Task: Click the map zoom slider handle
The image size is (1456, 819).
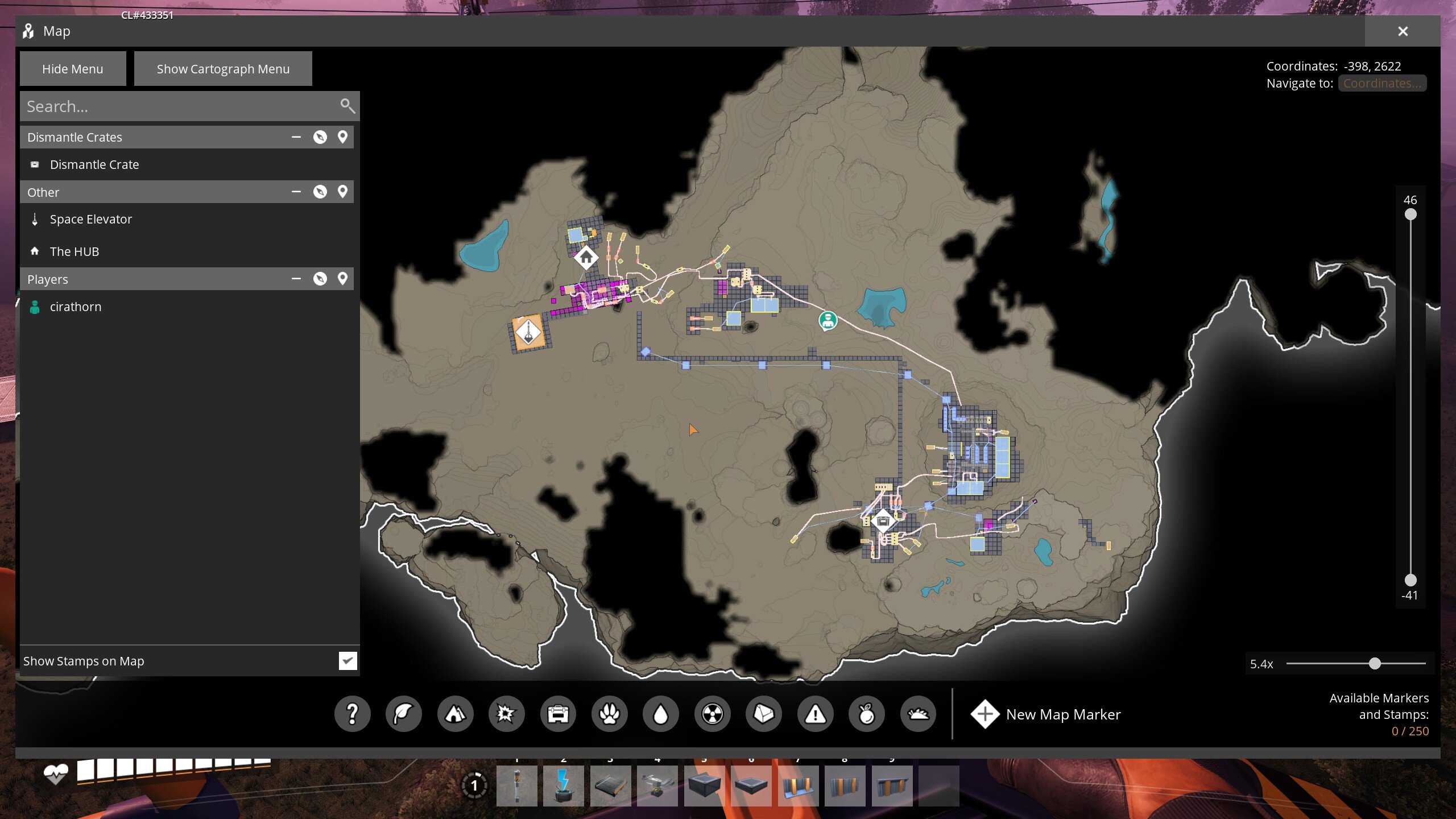Action: pyautogui.click(x=1375, y=664)
